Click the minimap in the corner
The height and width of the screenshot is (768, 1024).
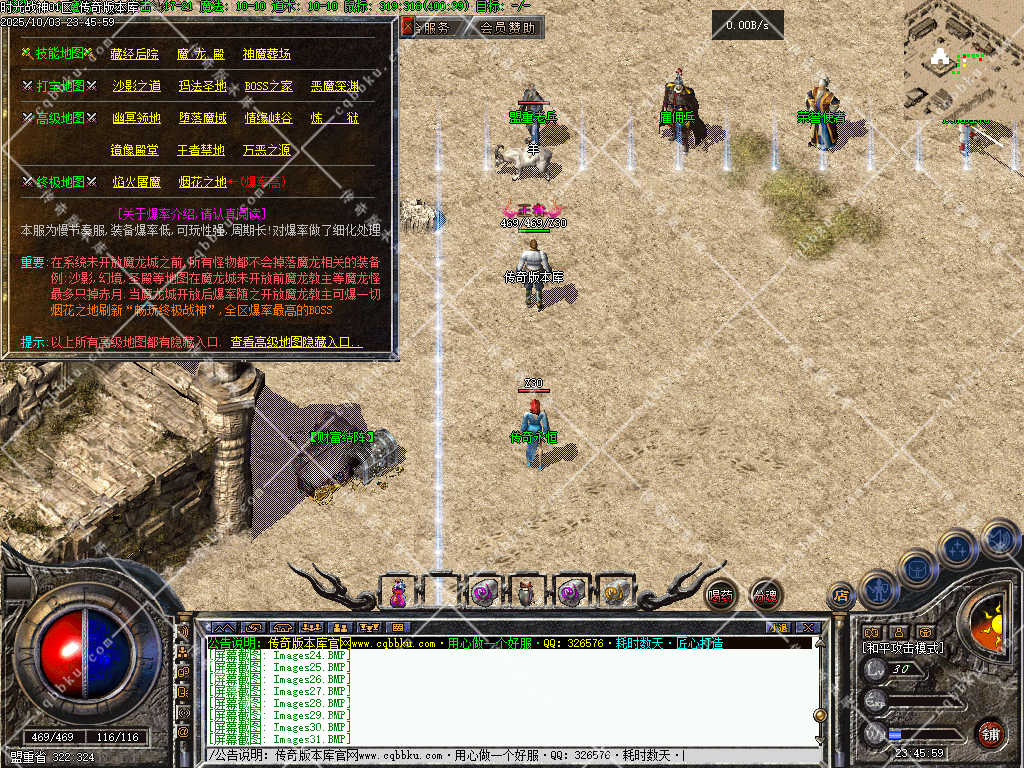coord(962,58)
